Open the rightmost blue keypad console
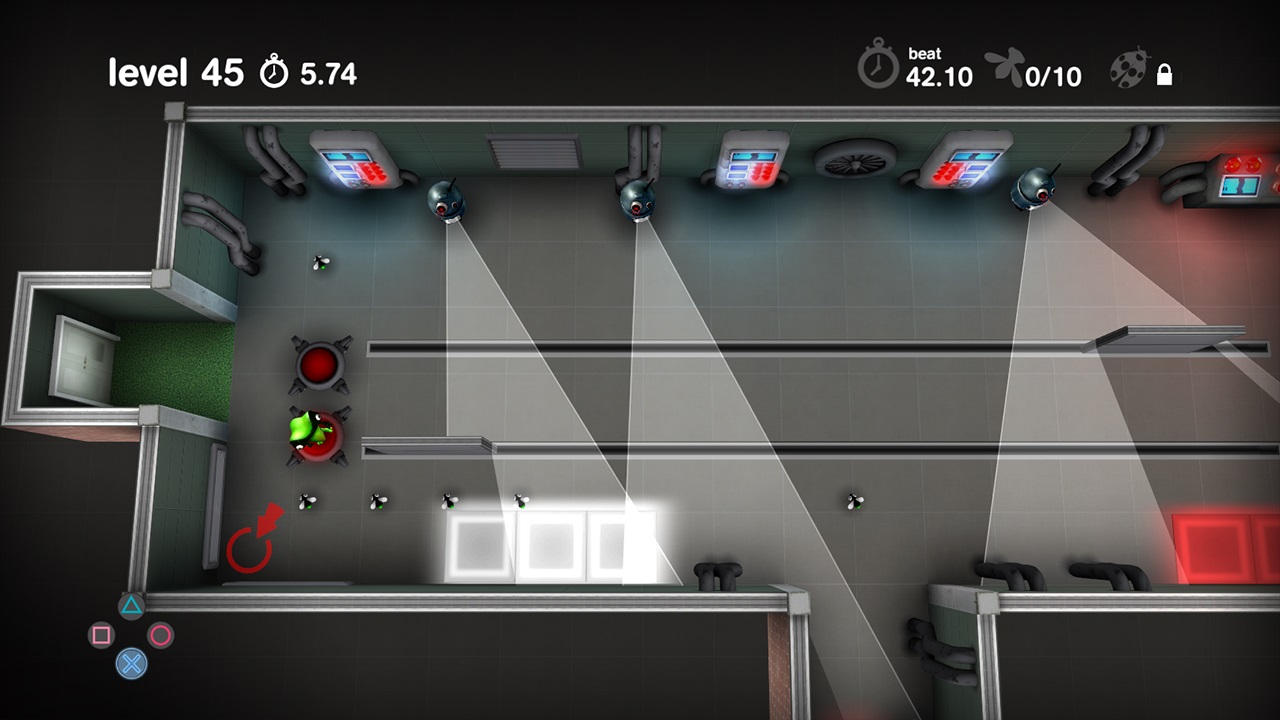 tap(971, 160)
